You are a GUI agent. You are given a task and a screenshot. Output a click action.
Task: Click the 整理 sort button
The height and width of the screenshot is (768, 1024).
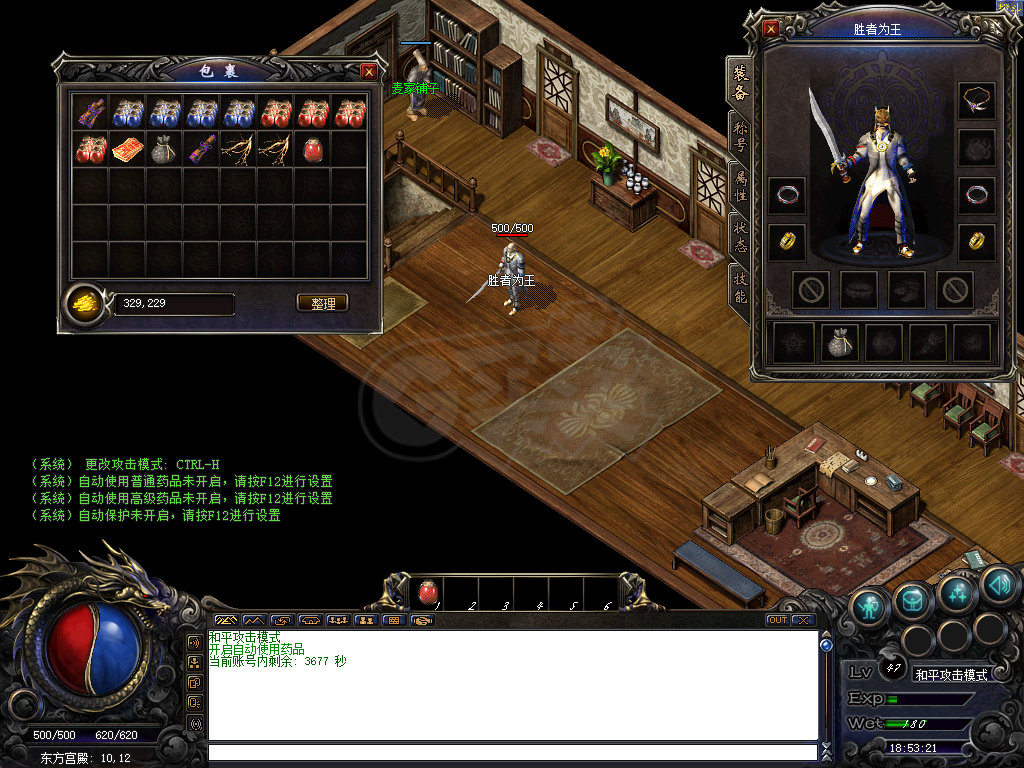click(x=323, y=303)
